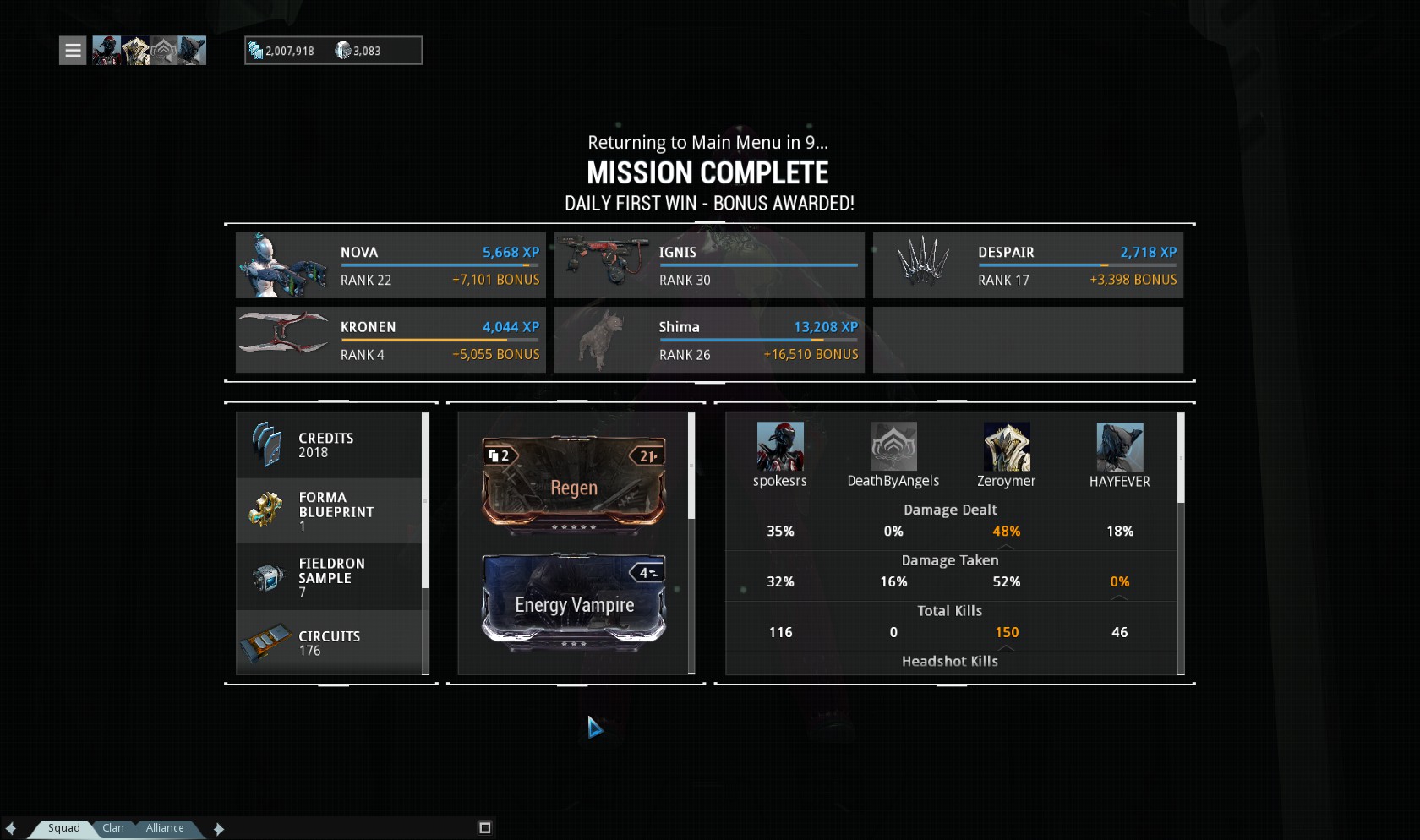Open the hamburger main menu
Viewport: 1420px width, 840px height.
click(x=73, y=51)
